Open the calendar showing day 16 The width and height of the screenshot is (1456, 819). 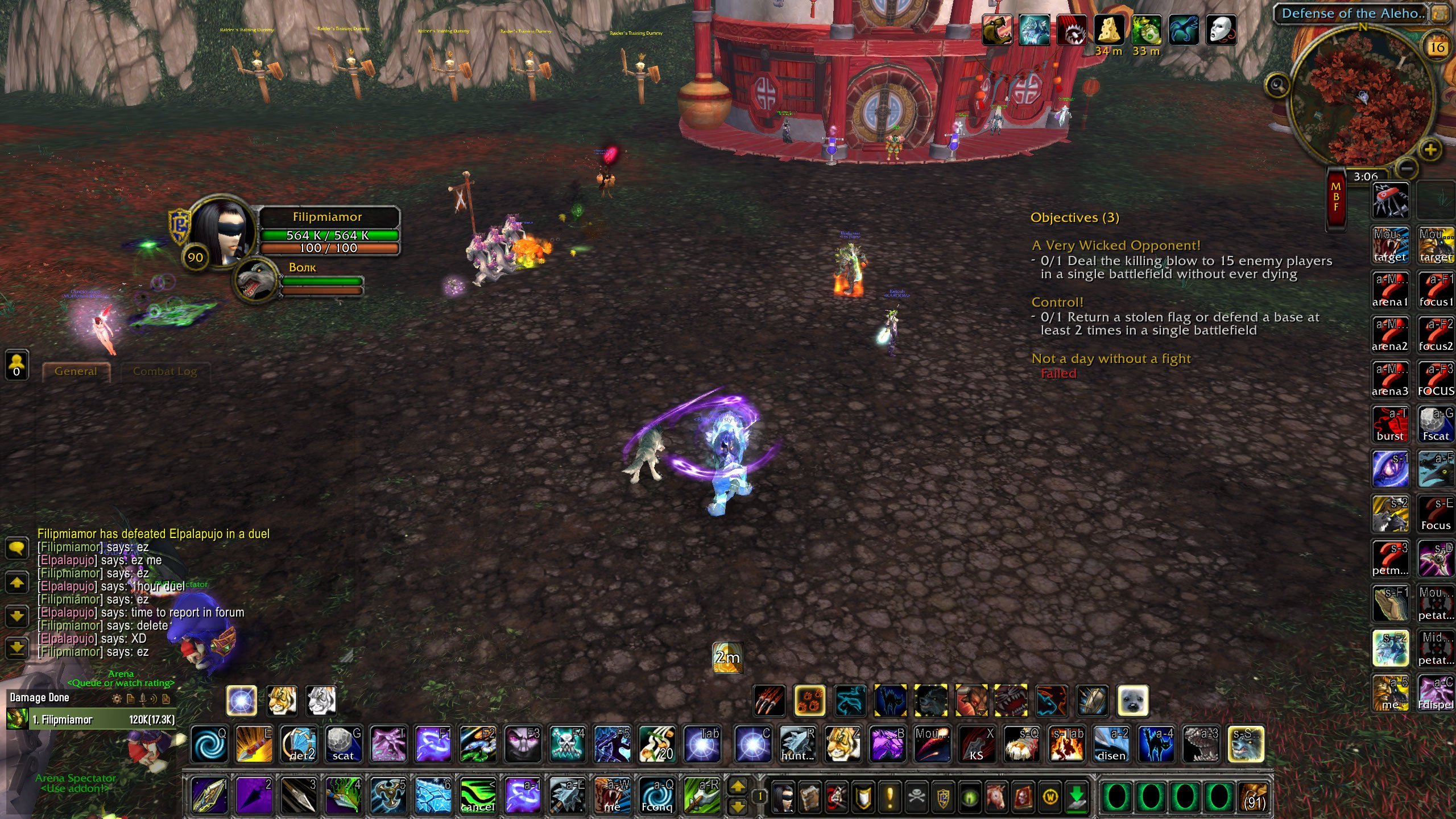pos(1437,47)
